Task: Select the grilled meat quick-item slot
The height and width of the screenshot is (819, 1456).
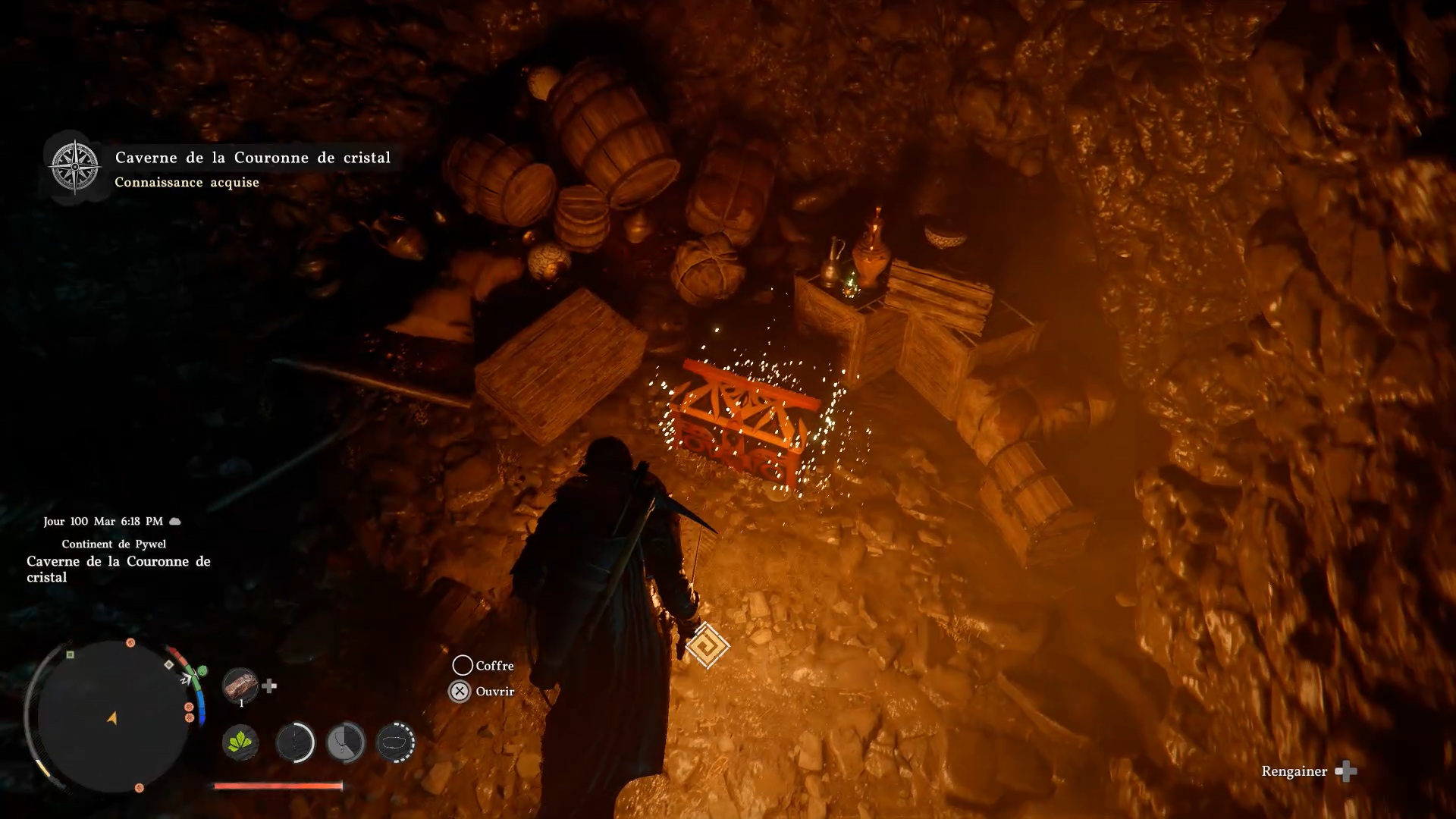Action: click(x=240, y=685)
